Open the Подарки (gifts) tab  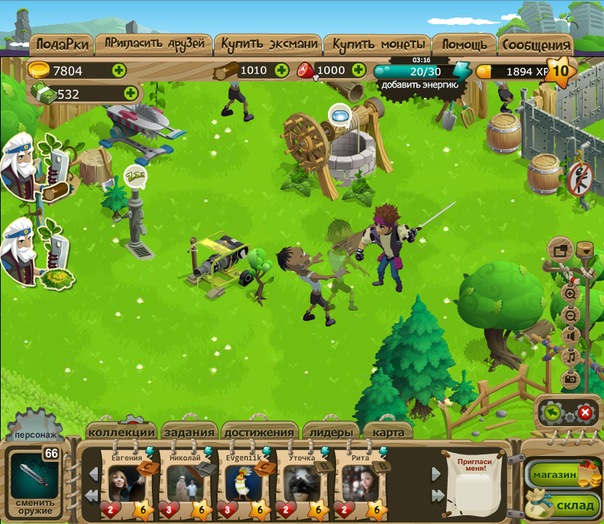click(x=63, y=45)
